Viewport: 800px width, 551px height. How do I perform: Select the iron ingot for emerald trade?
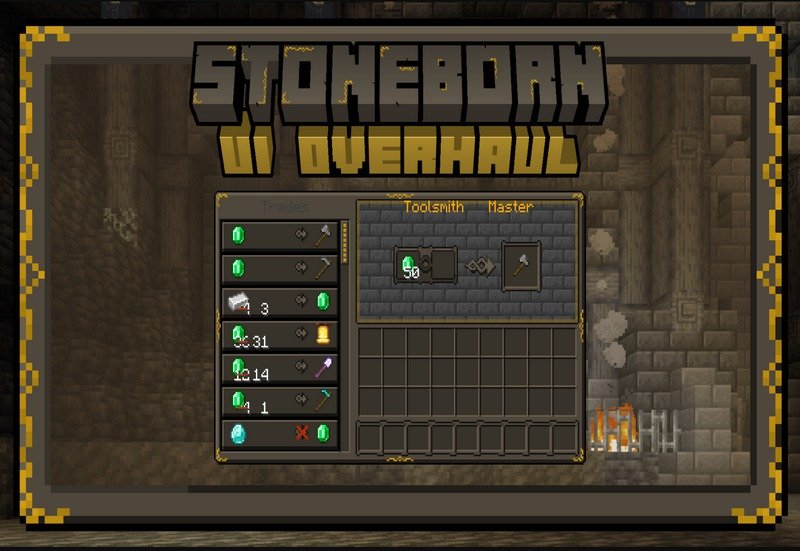pos(280,302)
